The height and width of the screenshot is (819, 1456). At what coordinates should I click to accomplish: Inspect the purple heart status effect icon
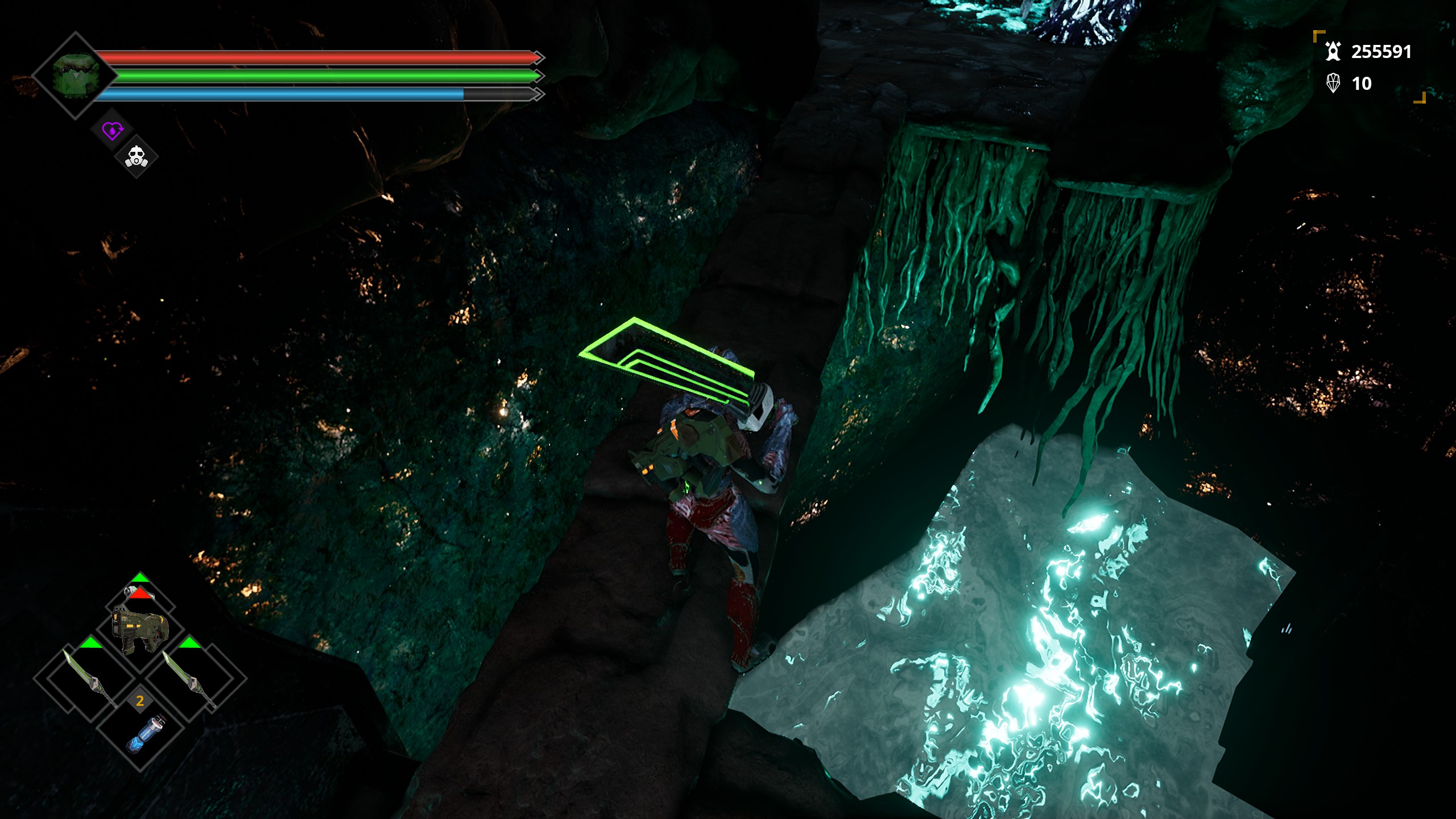(112, 131)
